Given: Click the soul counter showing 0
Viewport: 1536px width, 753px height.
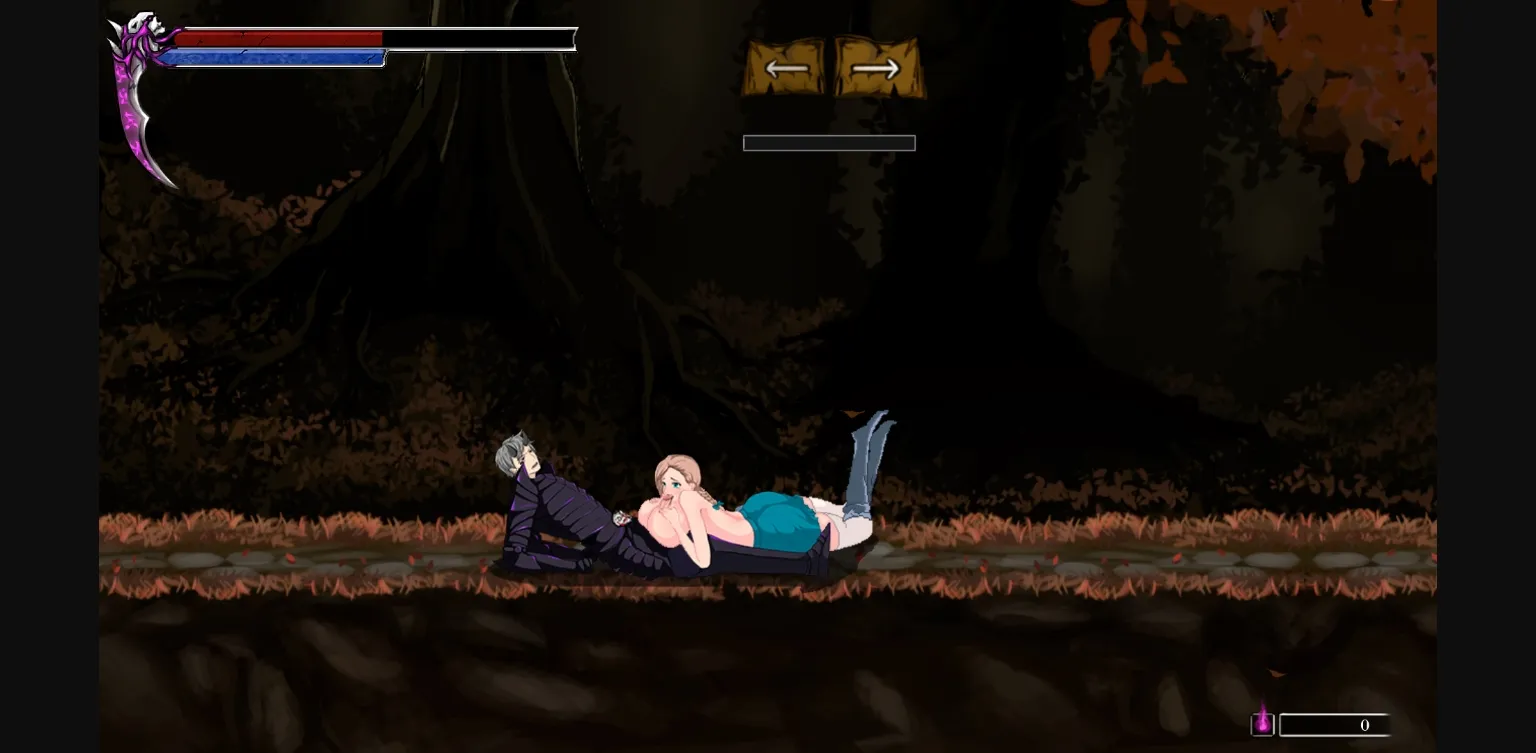Looking at the screenshot, I should 1364,725.
